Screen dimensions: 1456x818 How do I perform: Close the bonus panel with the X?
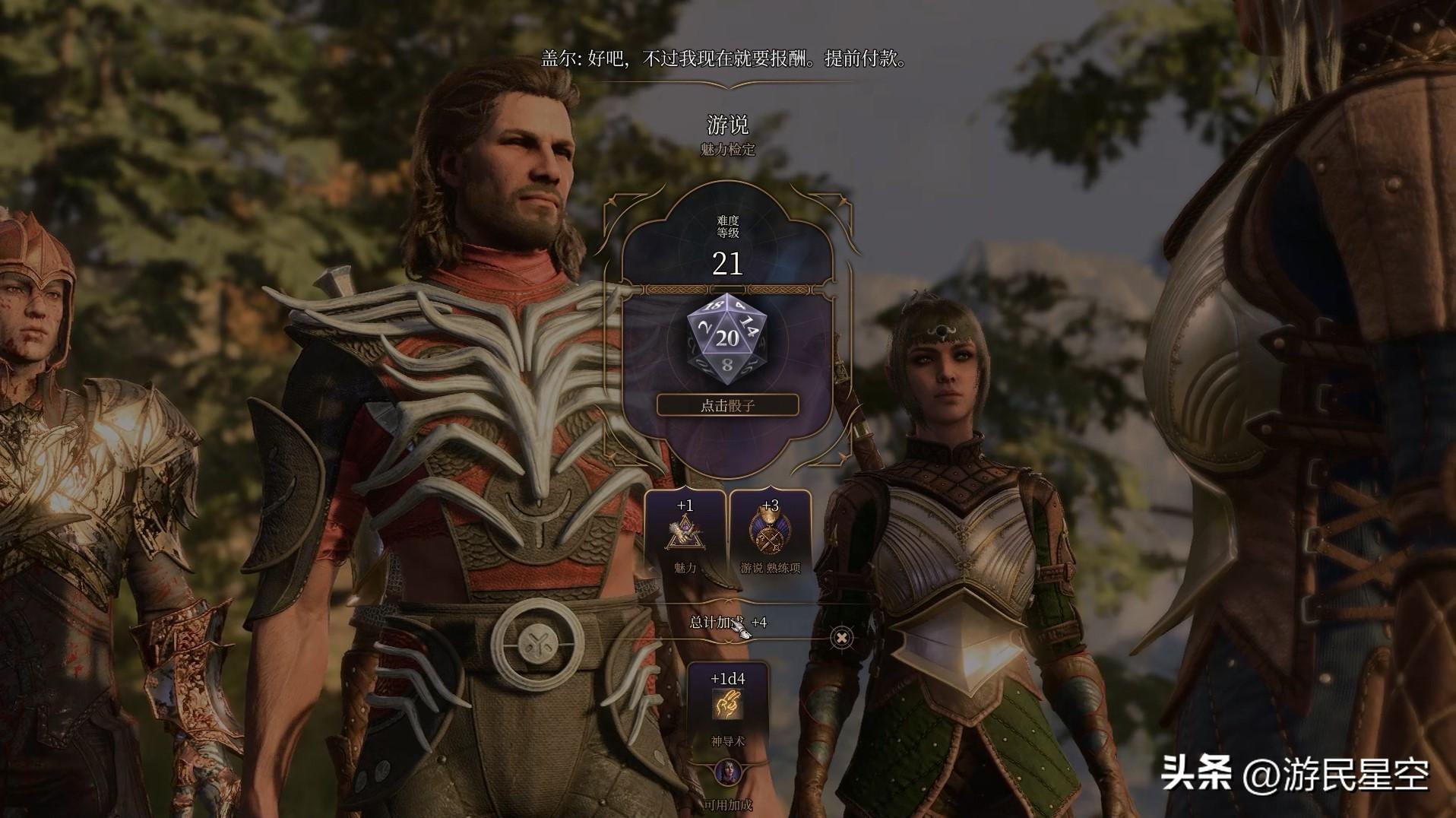(x=841, y=637)
